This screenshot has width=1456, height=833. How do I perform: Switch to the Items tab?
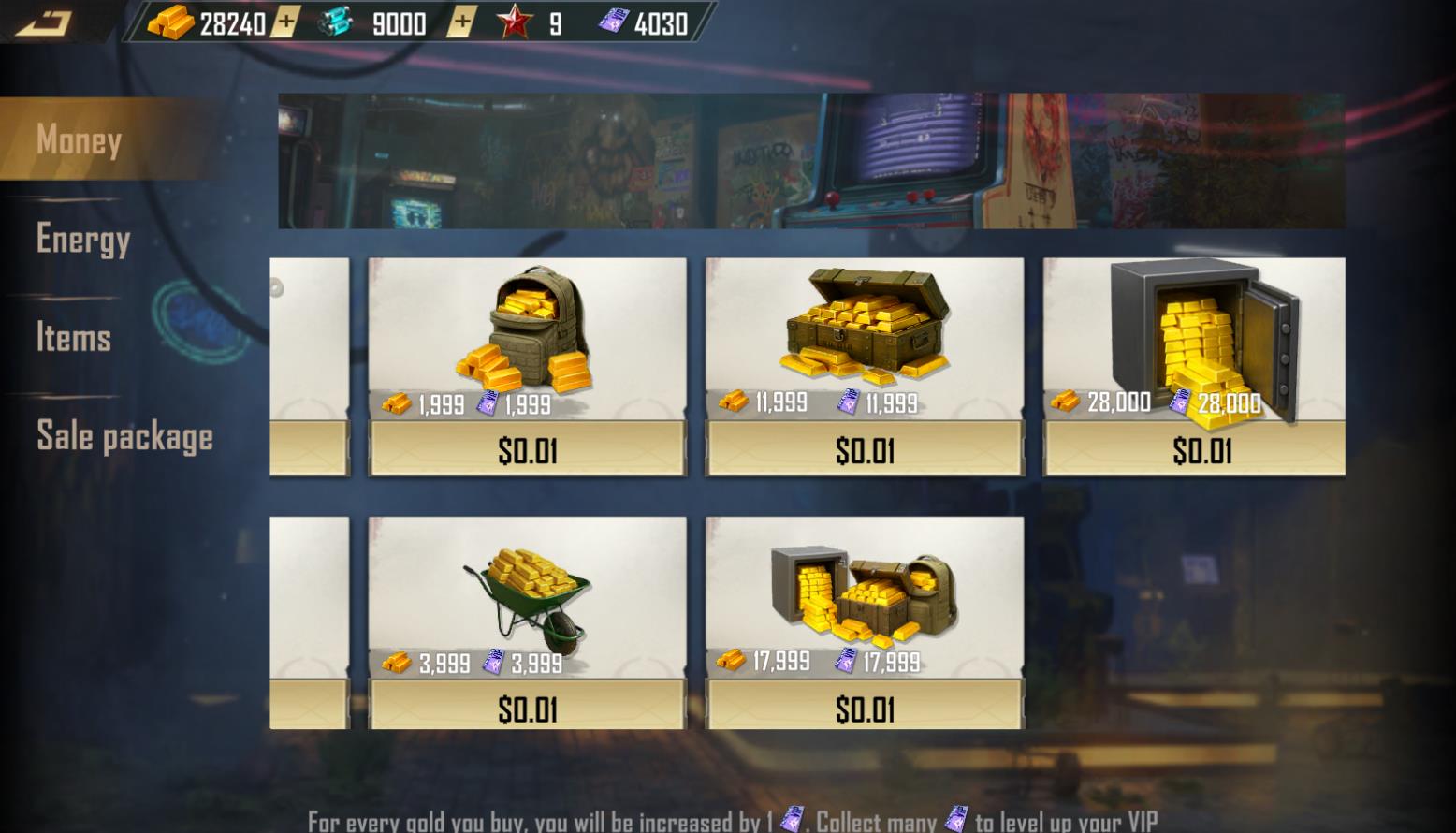pos(75,339)
